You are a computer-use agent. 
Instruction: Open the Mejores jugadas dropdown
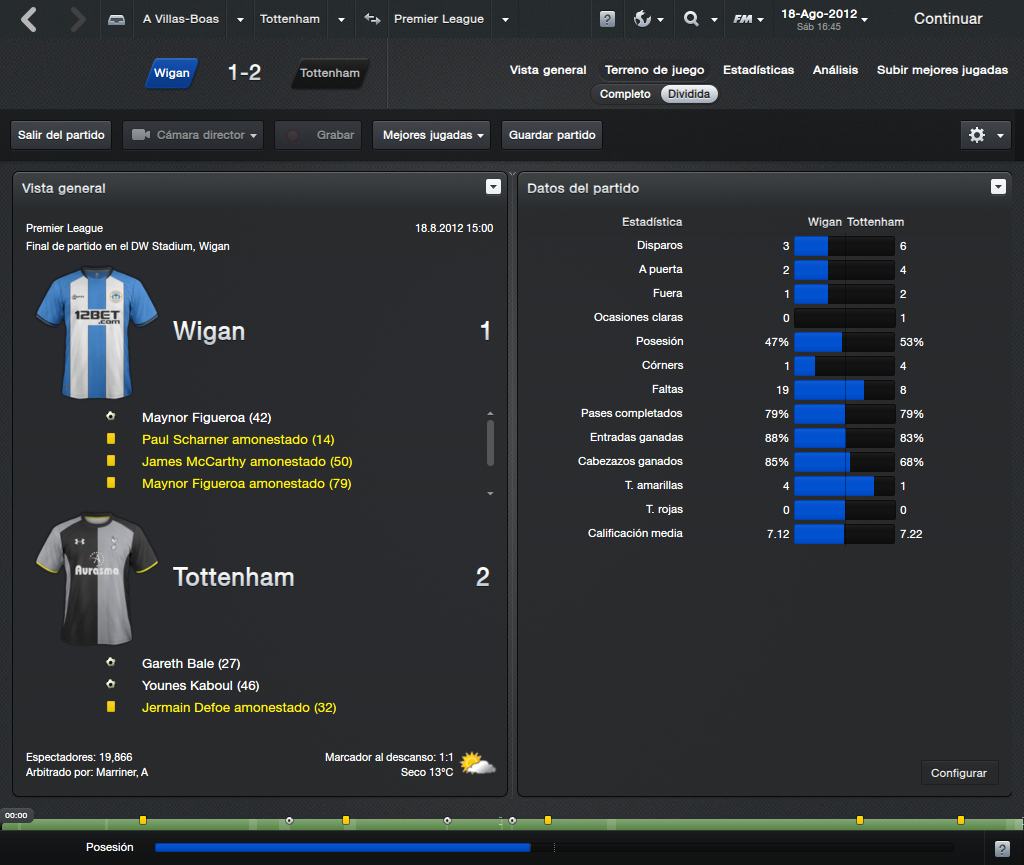click(x=431, y=135)
